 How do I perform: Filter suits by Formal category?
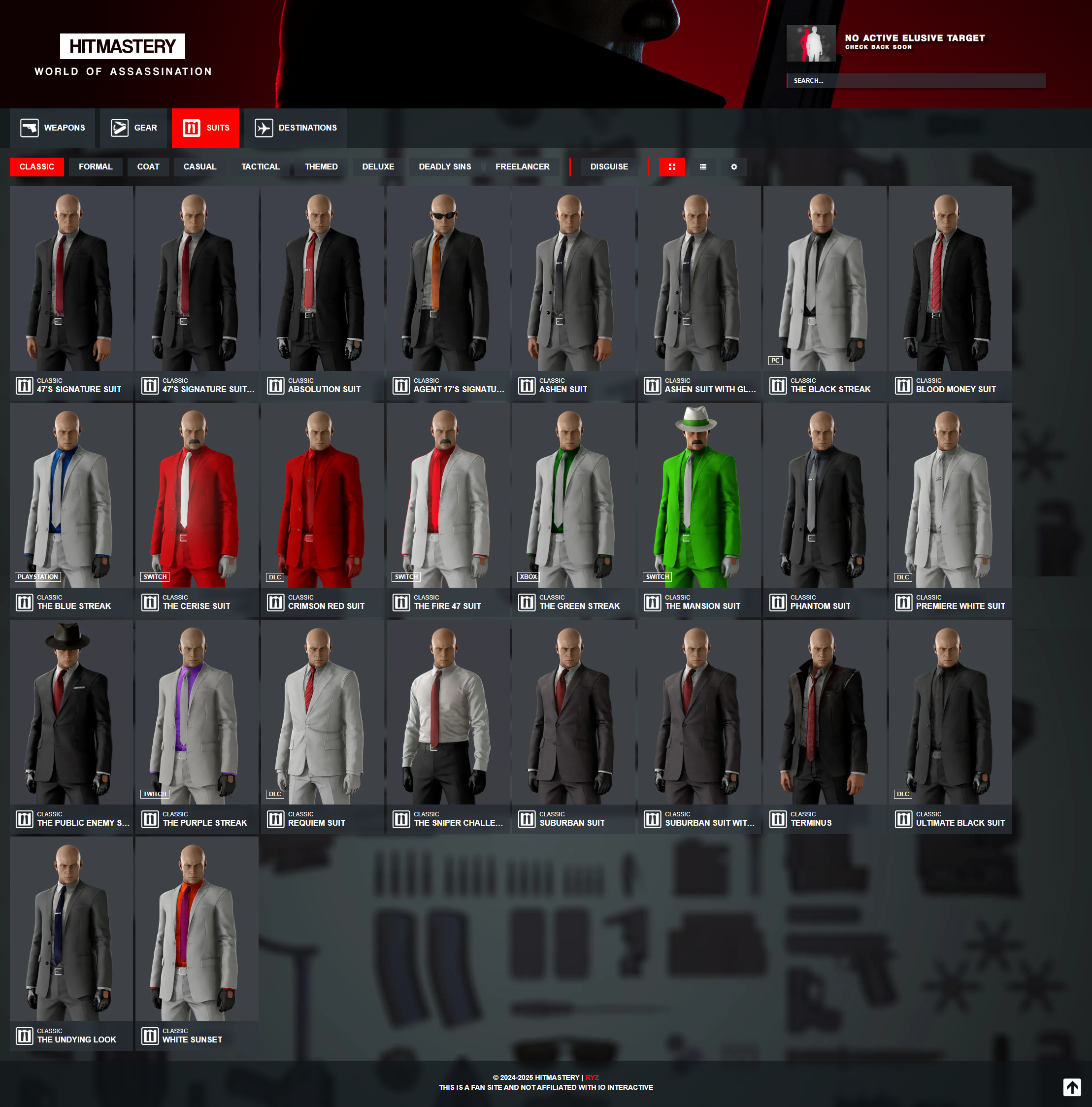[x=95, y=167]
